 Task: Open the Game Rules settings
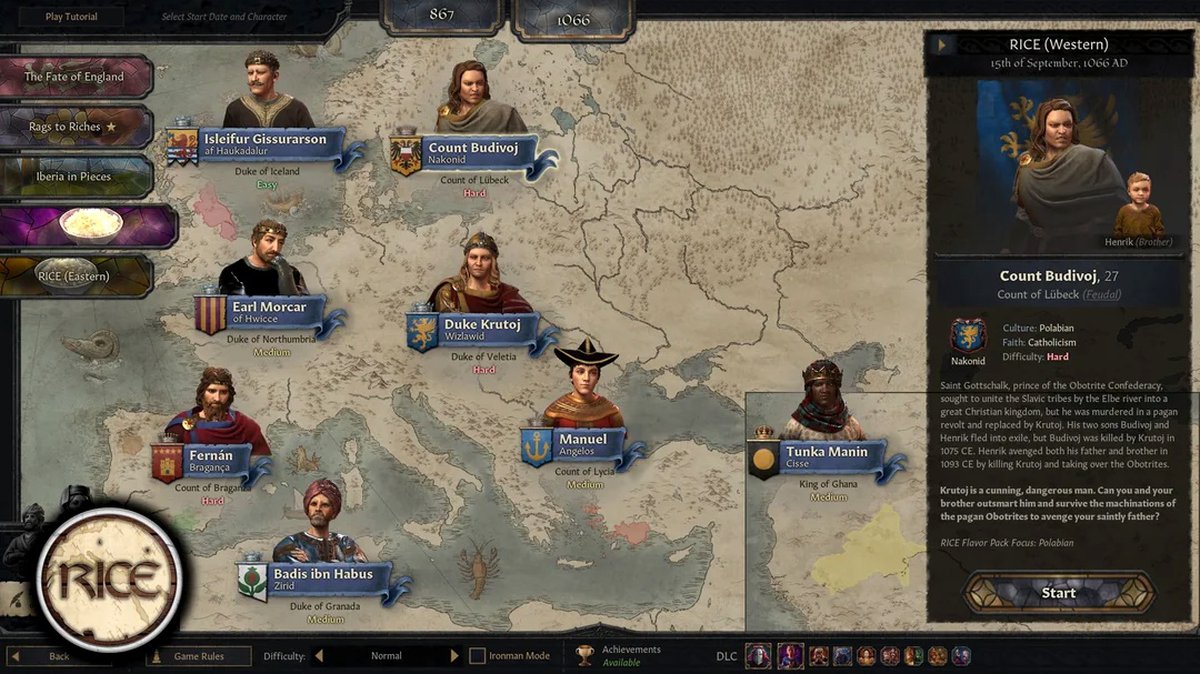[x=198, y=656]
